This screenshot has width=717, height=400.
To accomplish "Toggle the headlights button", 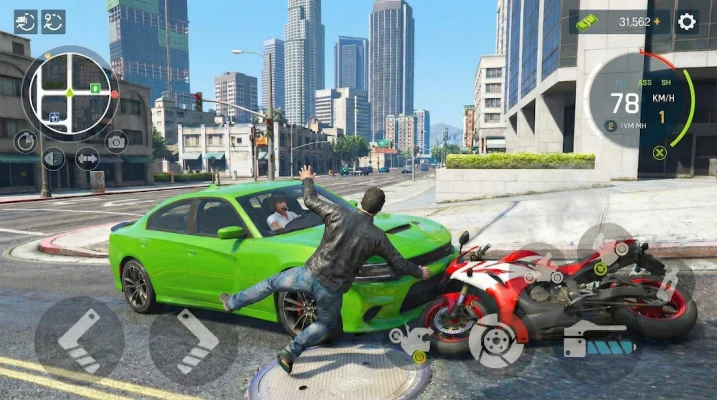I will click(x=54, y=158).
